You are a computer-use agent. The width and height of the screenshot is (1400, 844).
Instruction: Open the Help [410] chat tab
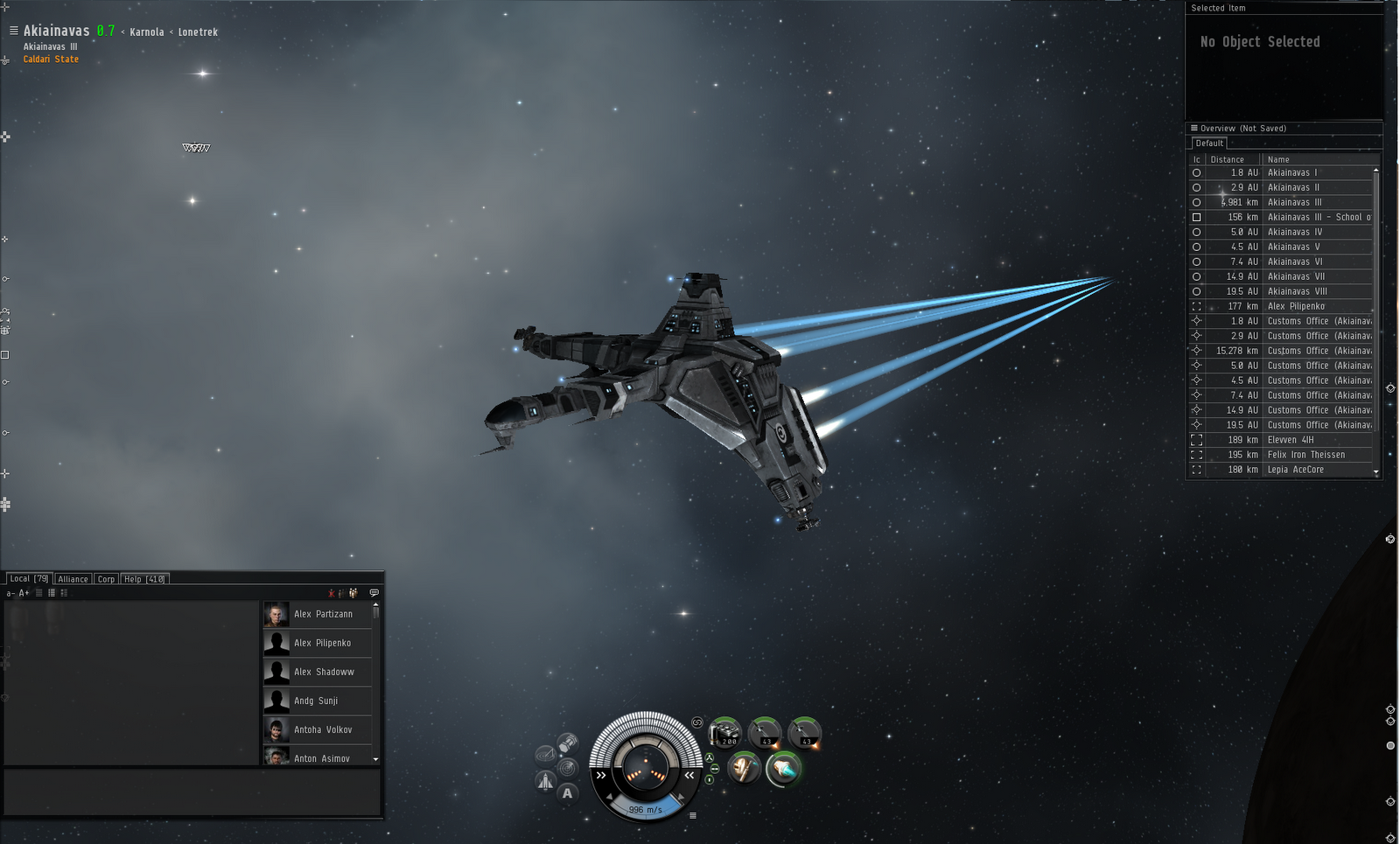(143, 578)
